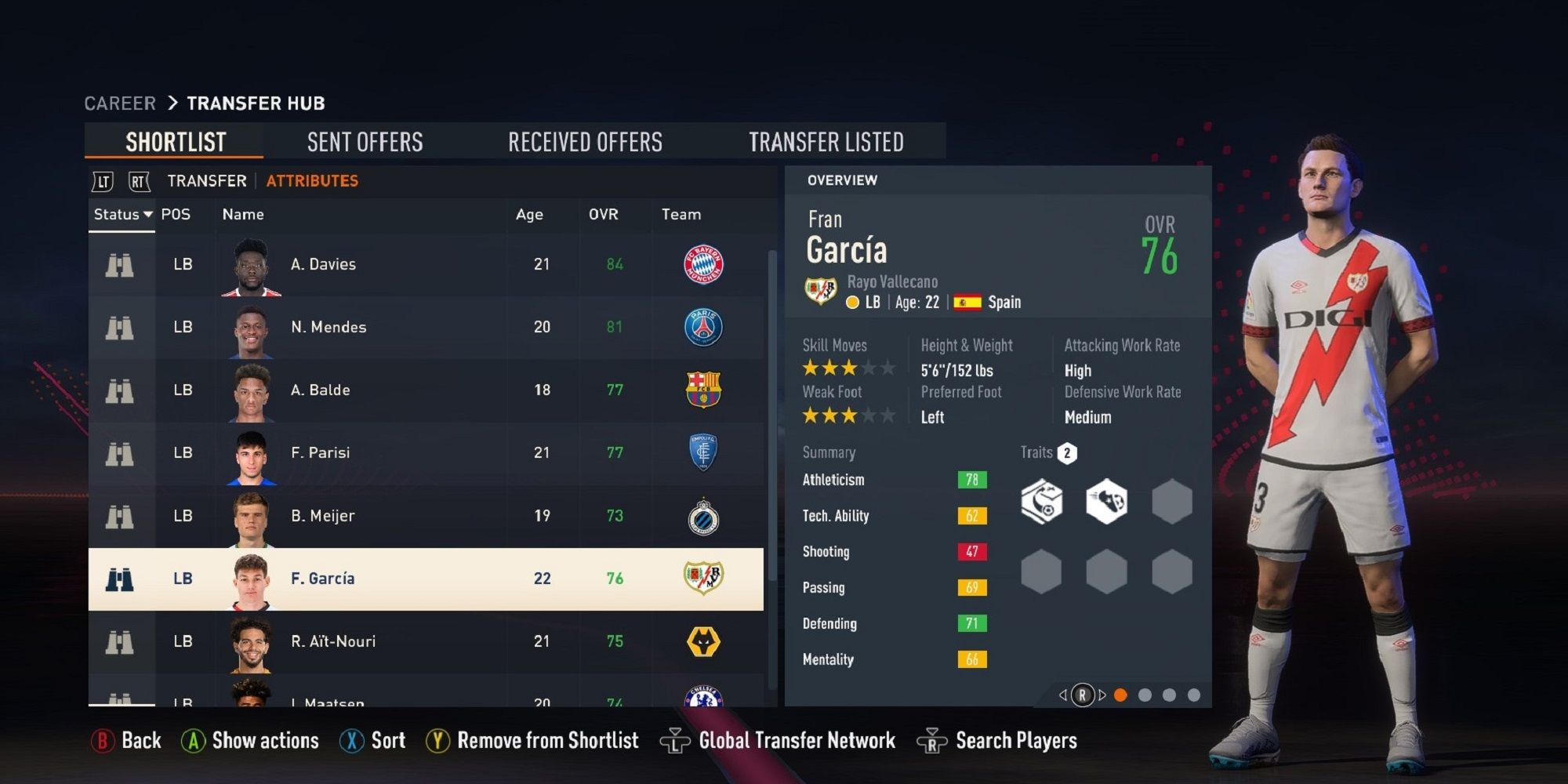
Task: Select the PSG crest on N. Mendes's row
Action: point(704,328)
